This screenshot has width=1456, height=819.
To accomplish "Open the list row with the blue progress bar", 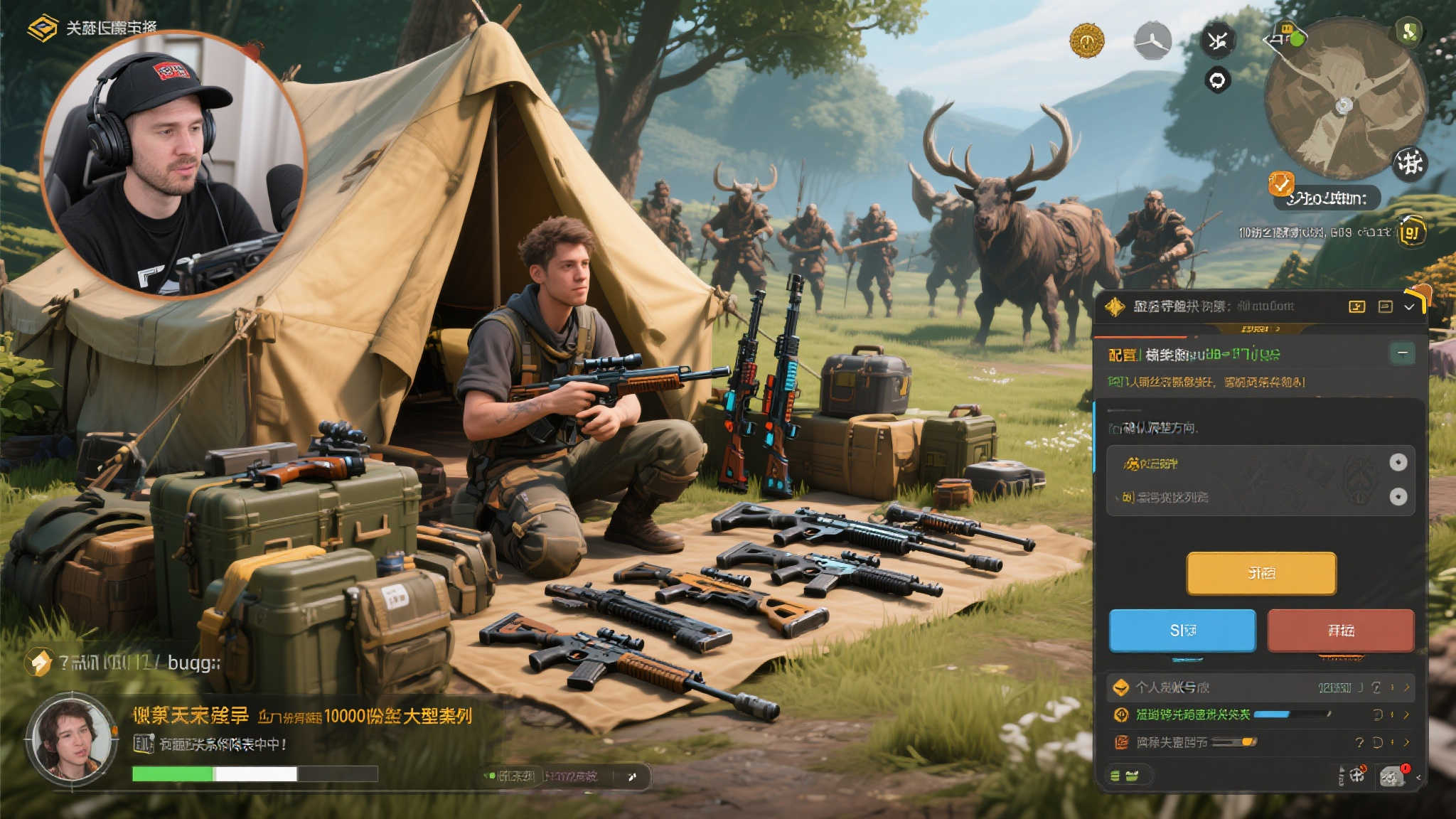I will [x=1258, y=714].
